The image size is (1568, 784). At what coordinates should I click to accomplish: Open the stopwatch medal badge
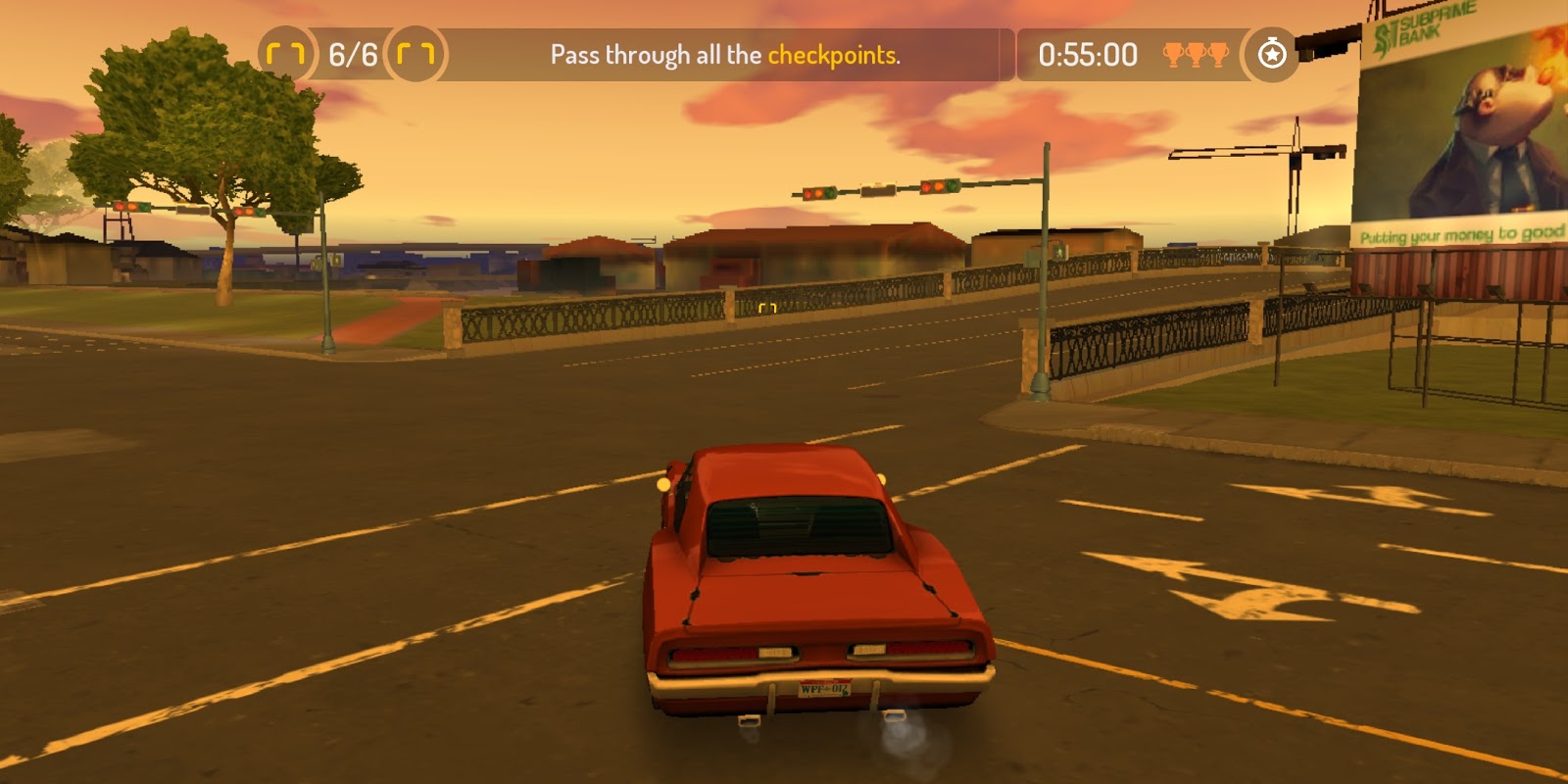pyautogui.click(x=1271, y=54)
